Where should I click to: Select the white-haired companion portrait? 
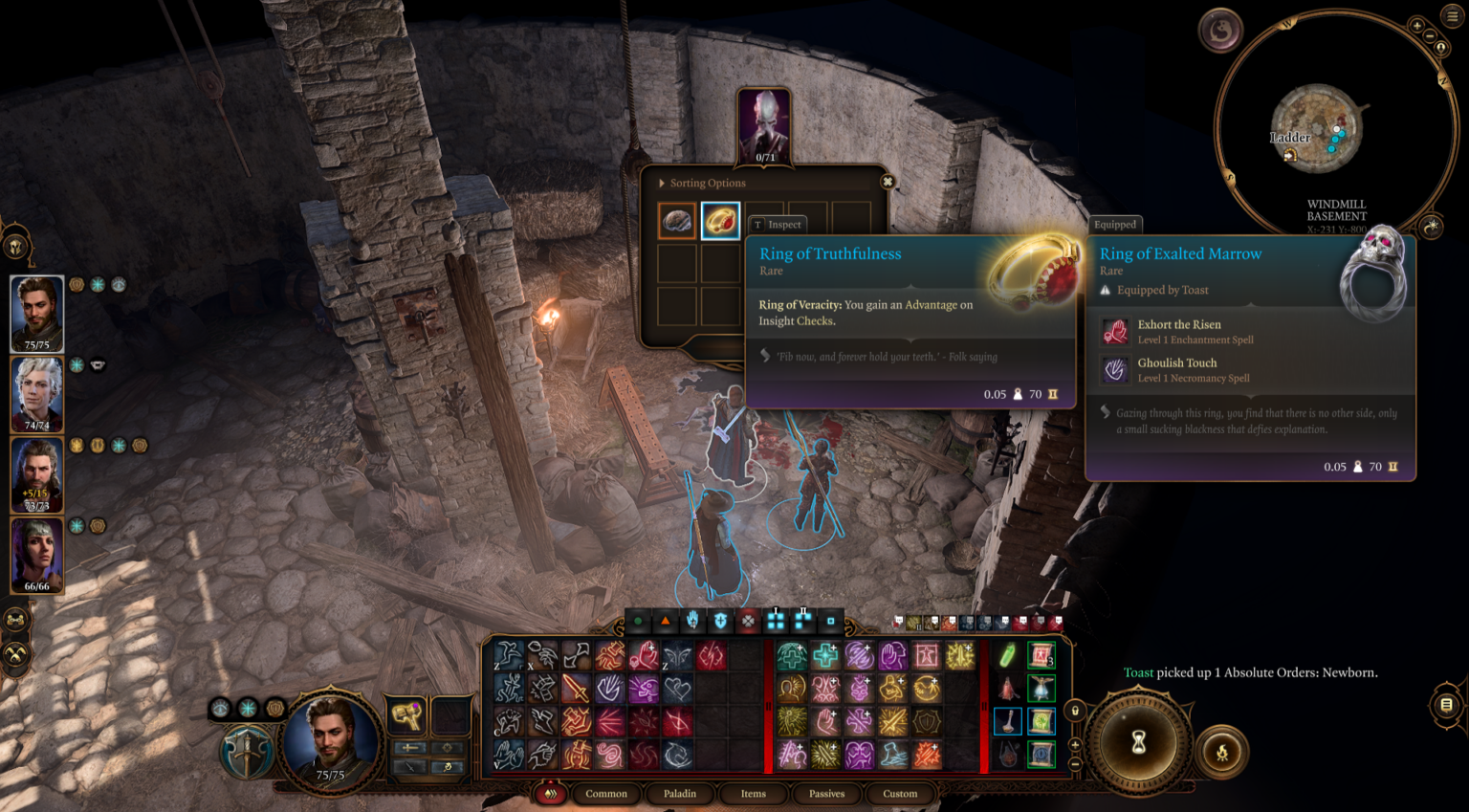click(37, 392)
